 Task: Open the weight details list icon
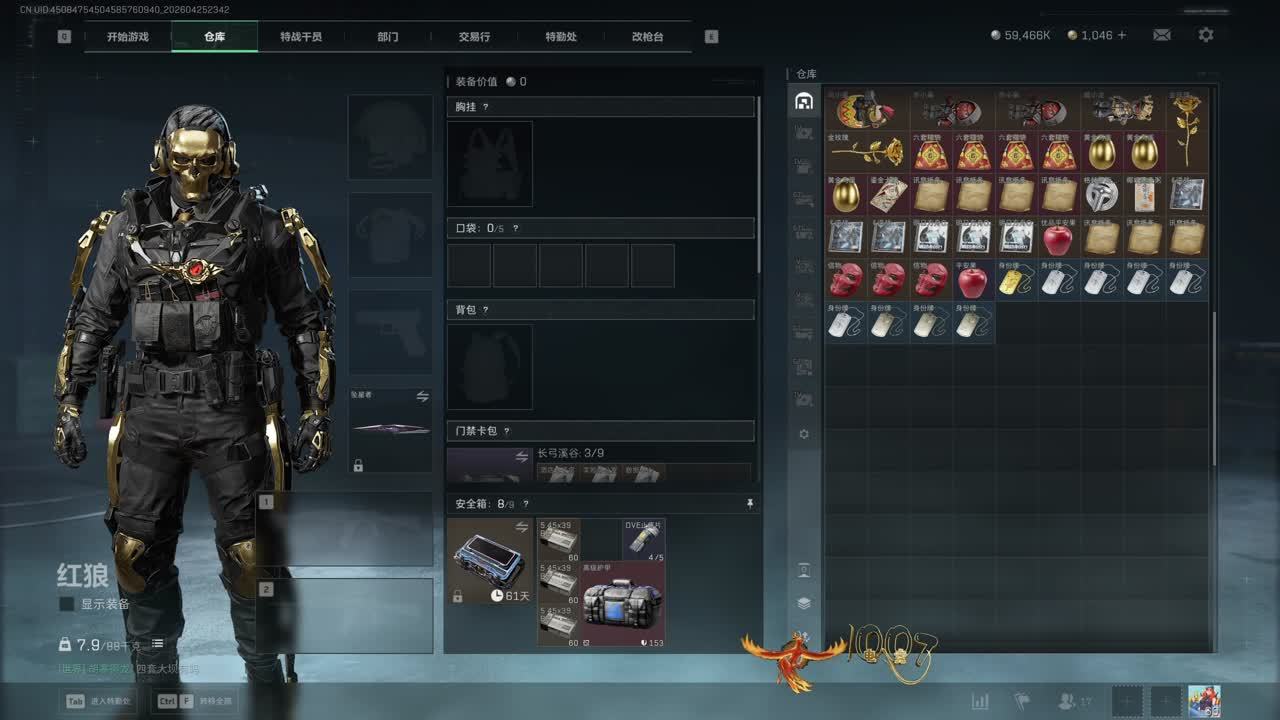point(157,644)
